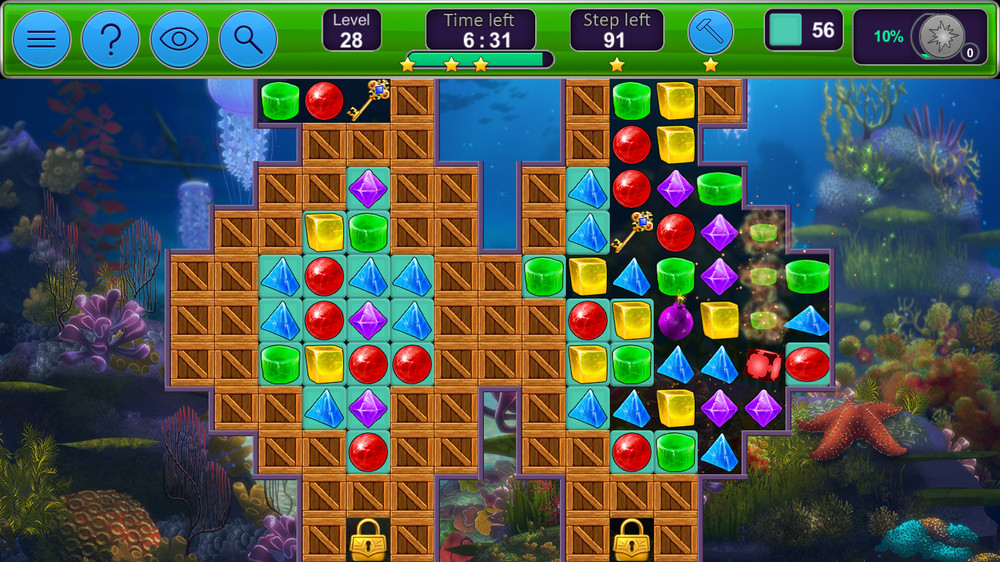The image size is (1000, 562).
Task: Activate the magnifying glass button
Action: tap(248, 40)
